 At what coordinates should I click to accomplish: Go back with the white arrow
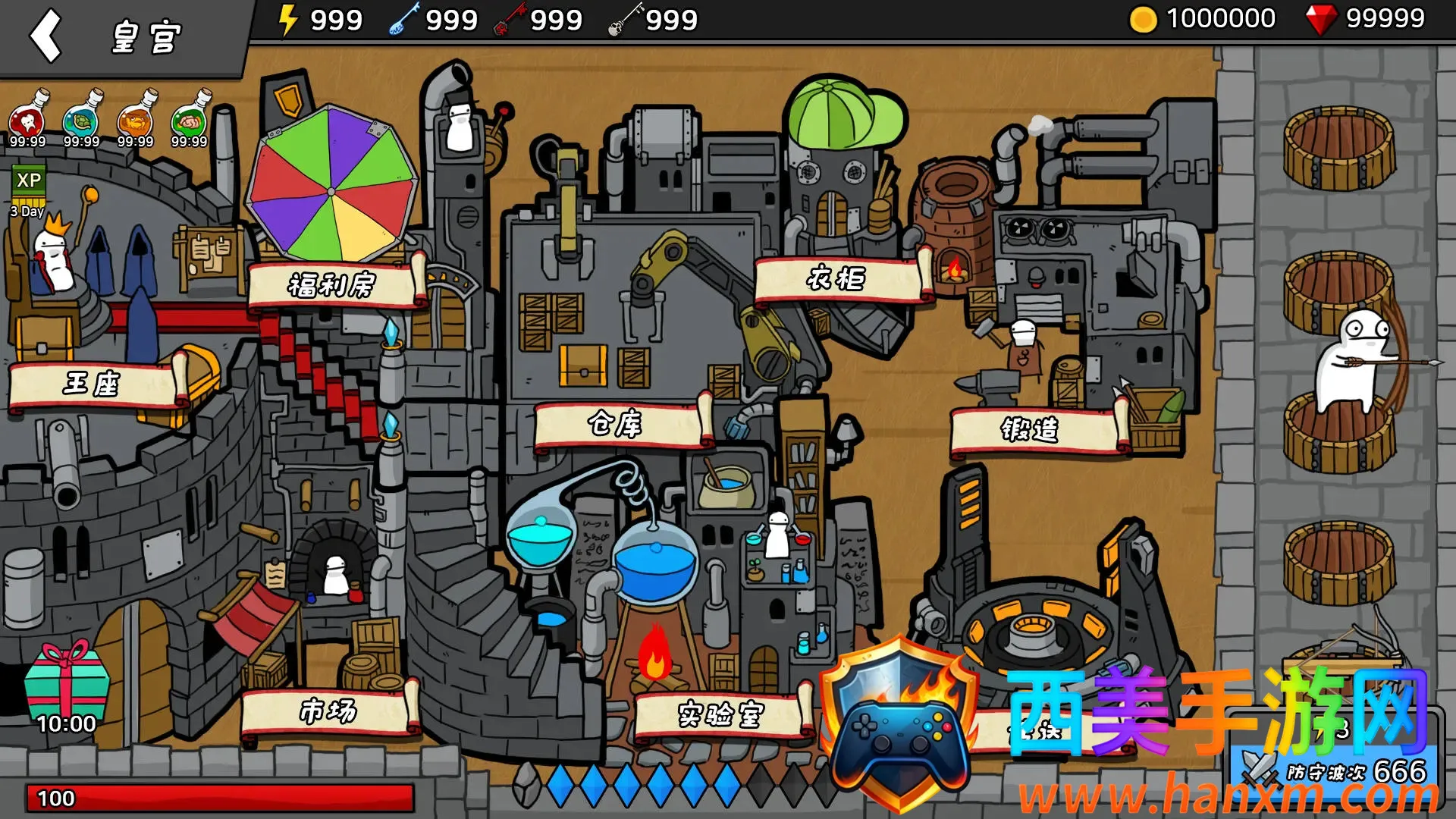(x=45, y=36)
